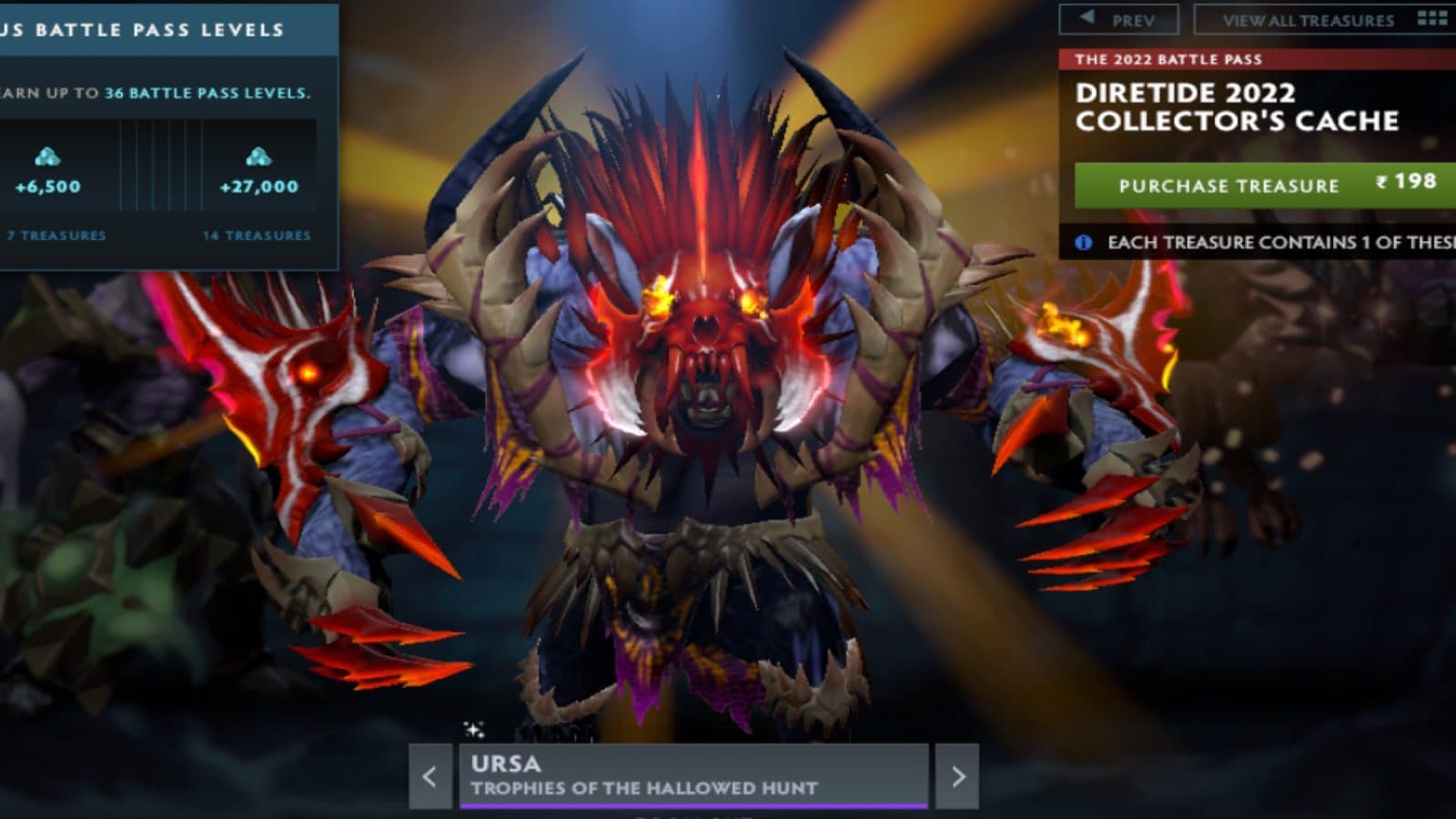The image size is (1456, 819).
Task: Click the 7 TREASURES label
Action: click(x=55, y=235)
